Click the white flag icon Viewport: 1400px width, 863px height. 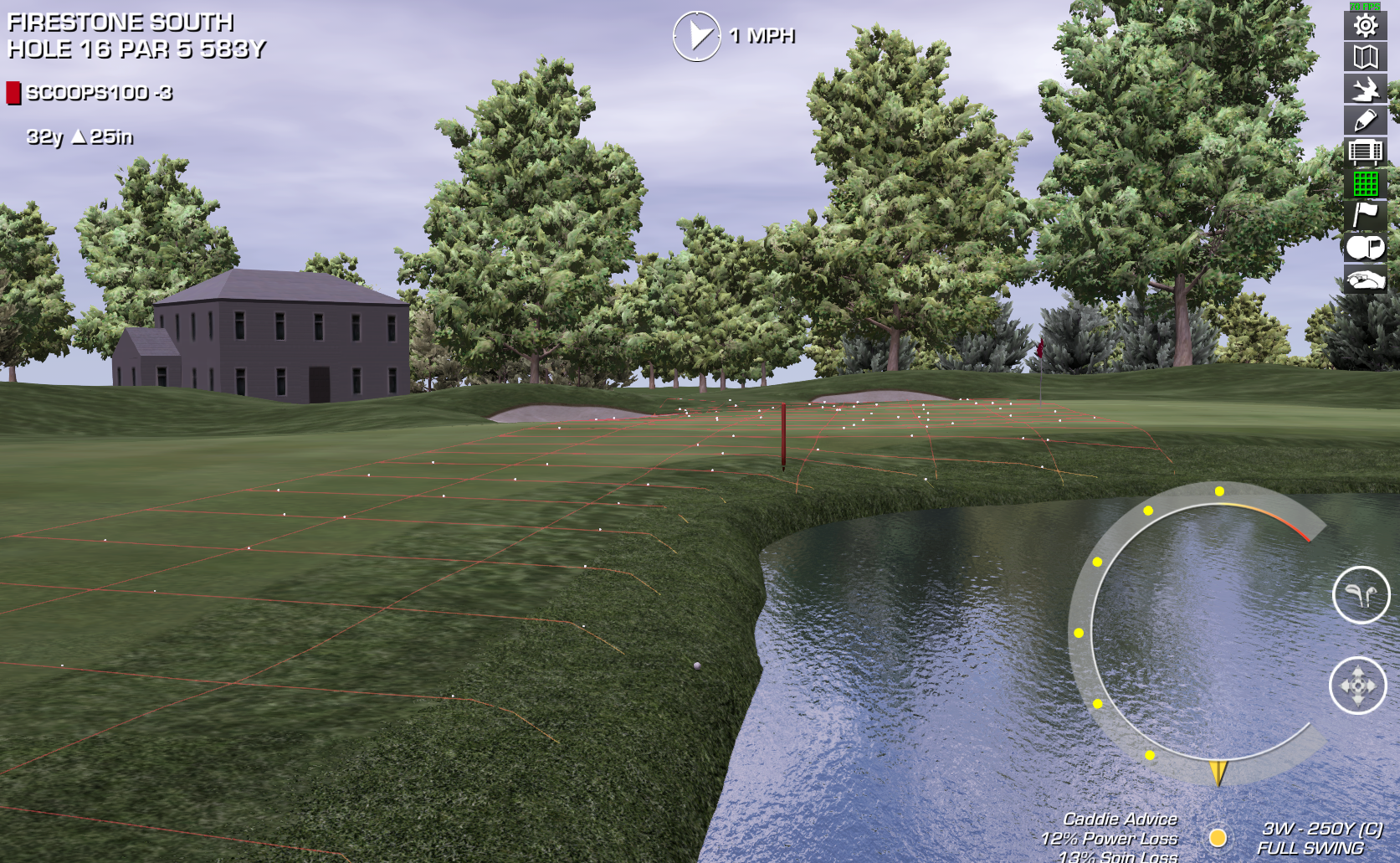pos(1365,215)
